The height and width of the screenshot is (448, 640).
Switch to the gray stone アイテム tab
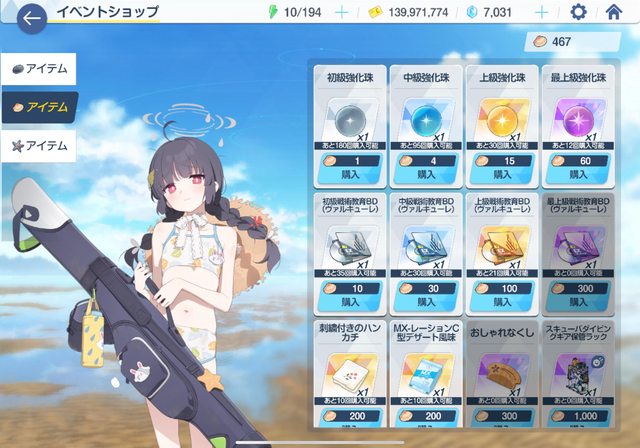[40, 70]
